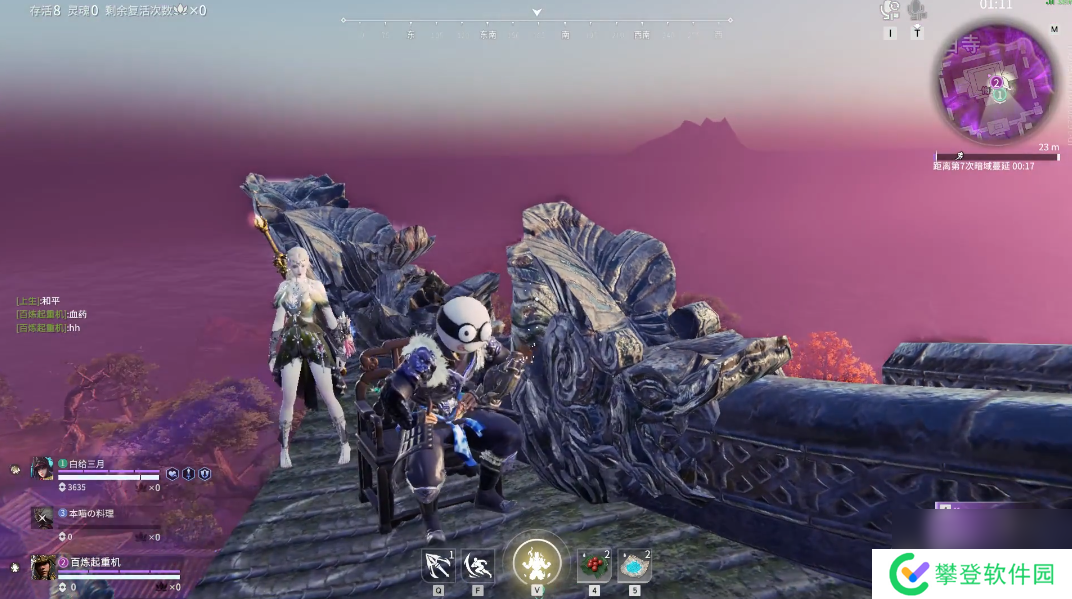The image size is (1072, 599).
Task: Toggle the voice chat speaker icon
Action: [889, 11]
